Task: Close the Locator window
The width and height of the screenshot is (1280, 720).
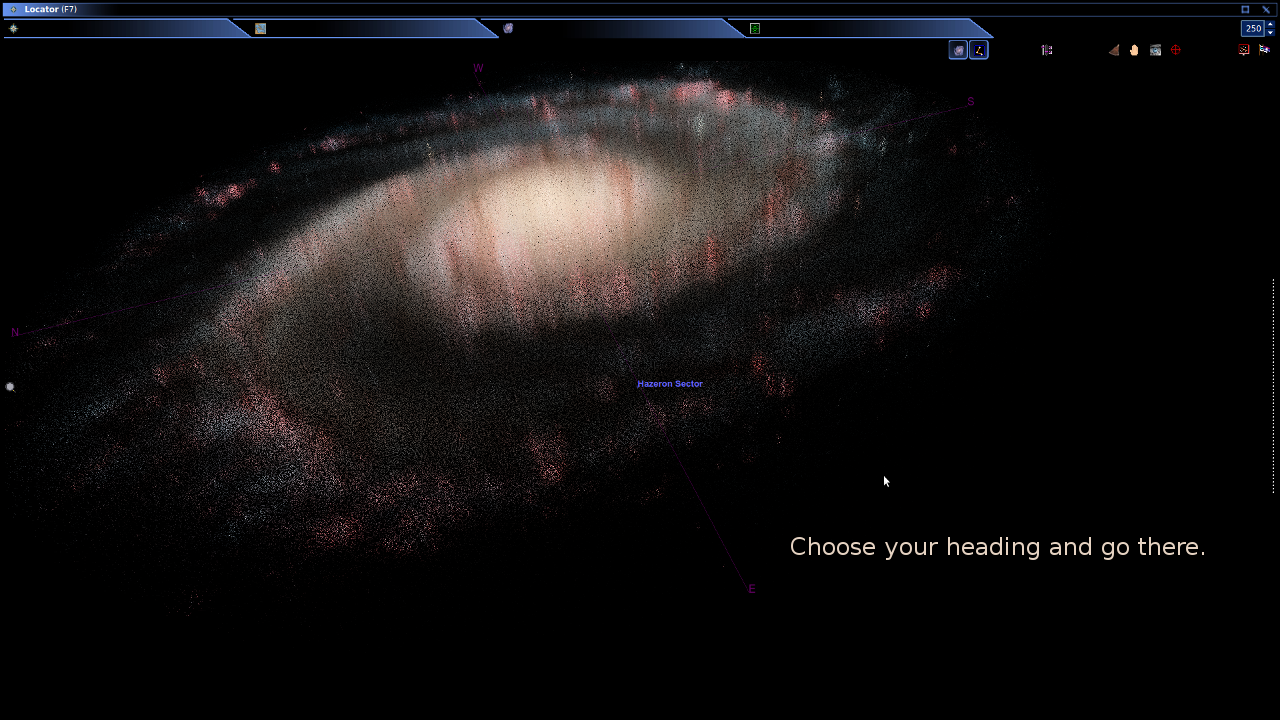Action: [1265, 9]
